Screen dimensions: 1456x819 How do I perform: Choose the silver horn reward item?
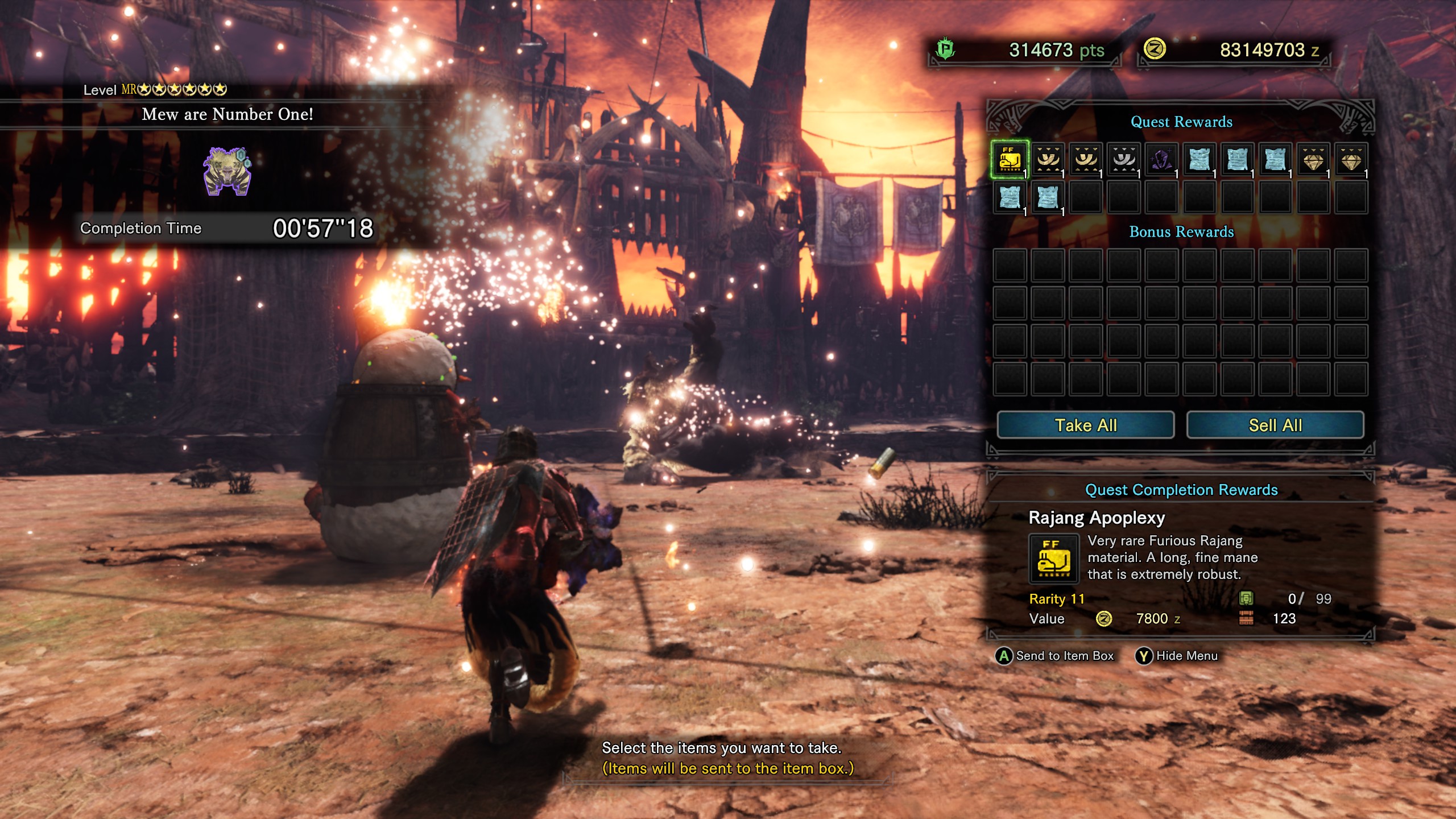click(1124, 160)
